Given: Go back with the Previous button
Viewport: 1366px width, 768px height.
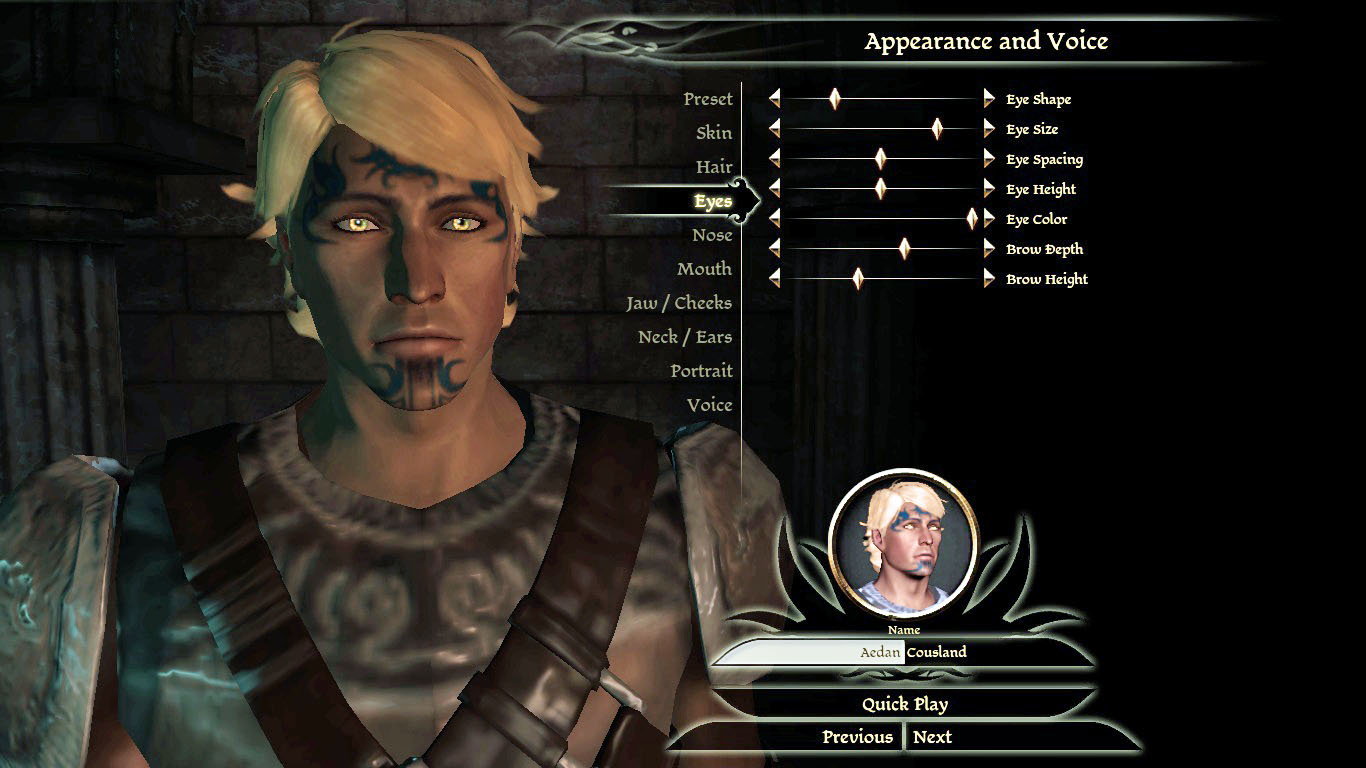Looking at the screenshot, I should [857, 737].
